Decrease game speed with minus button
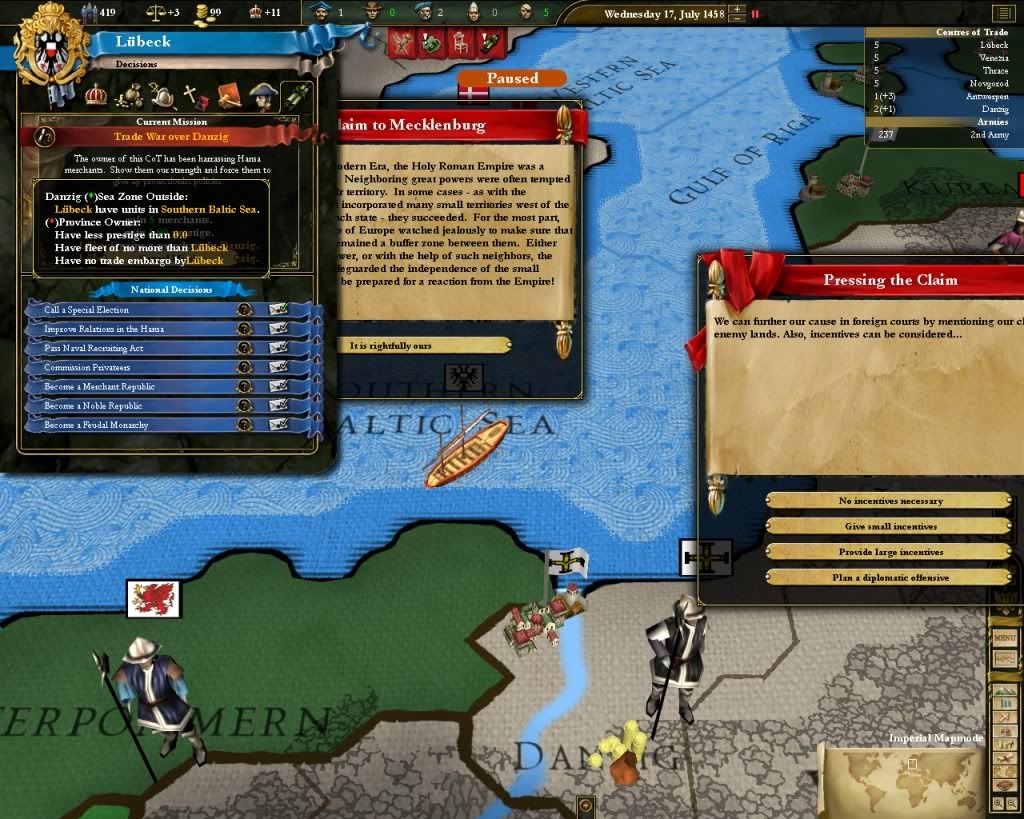 pyautogui.click(x=737, y=19)
